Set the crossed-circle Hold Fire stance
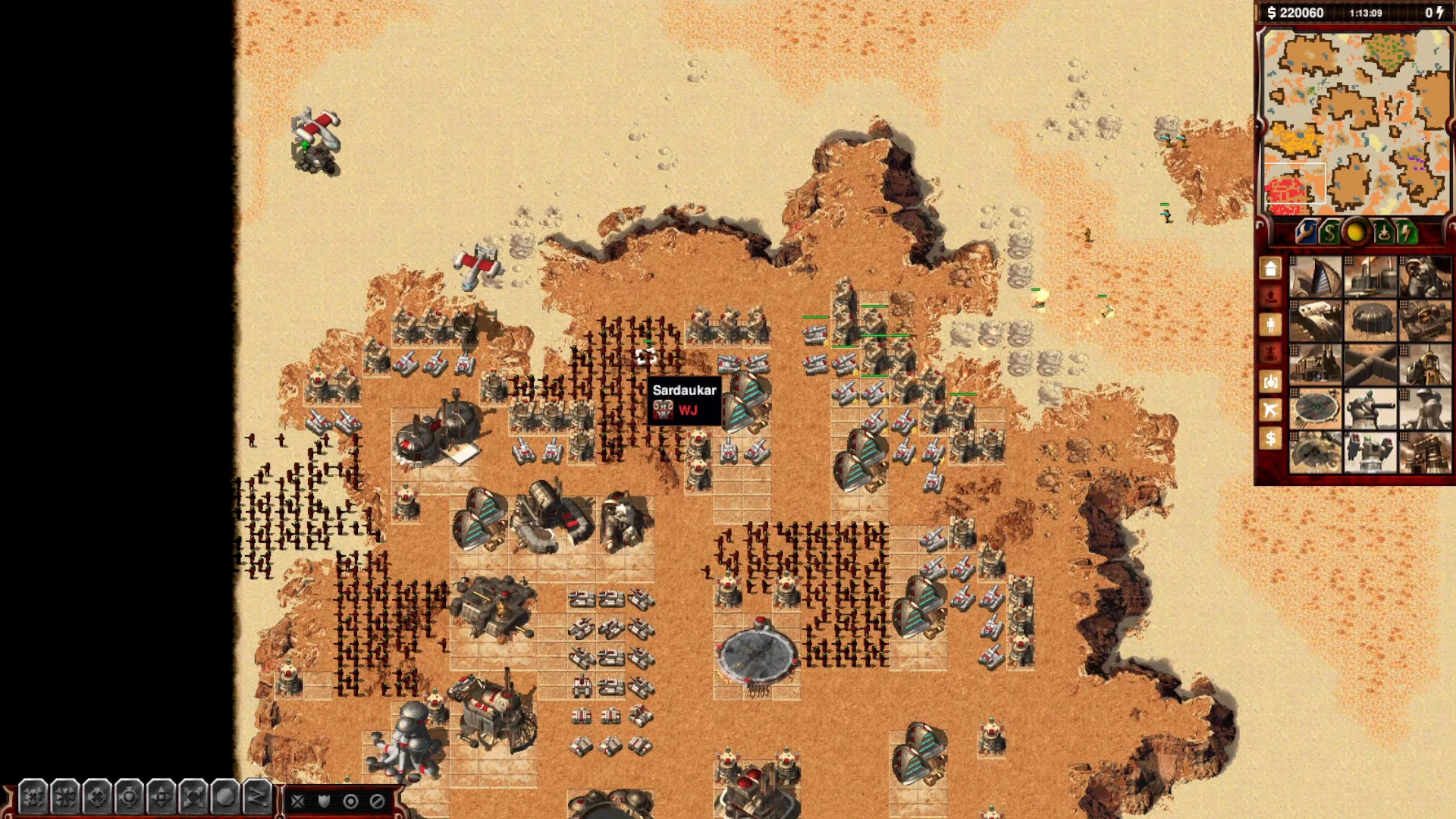The image size is (1456, 819). pos(377,802)
